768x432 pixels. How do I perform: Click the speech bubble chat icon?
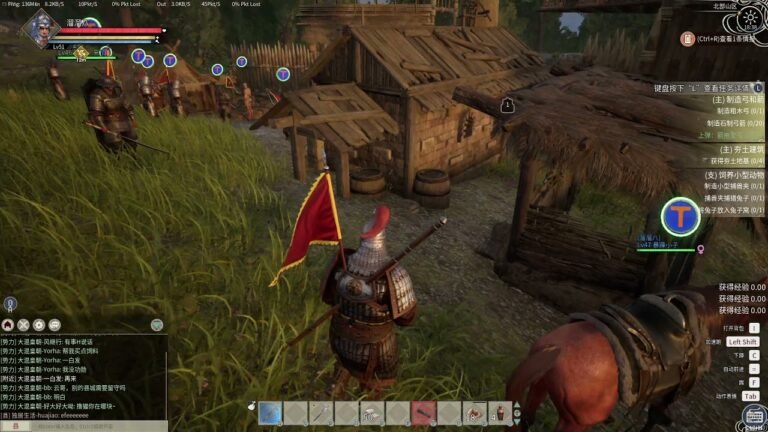(54, 325)
